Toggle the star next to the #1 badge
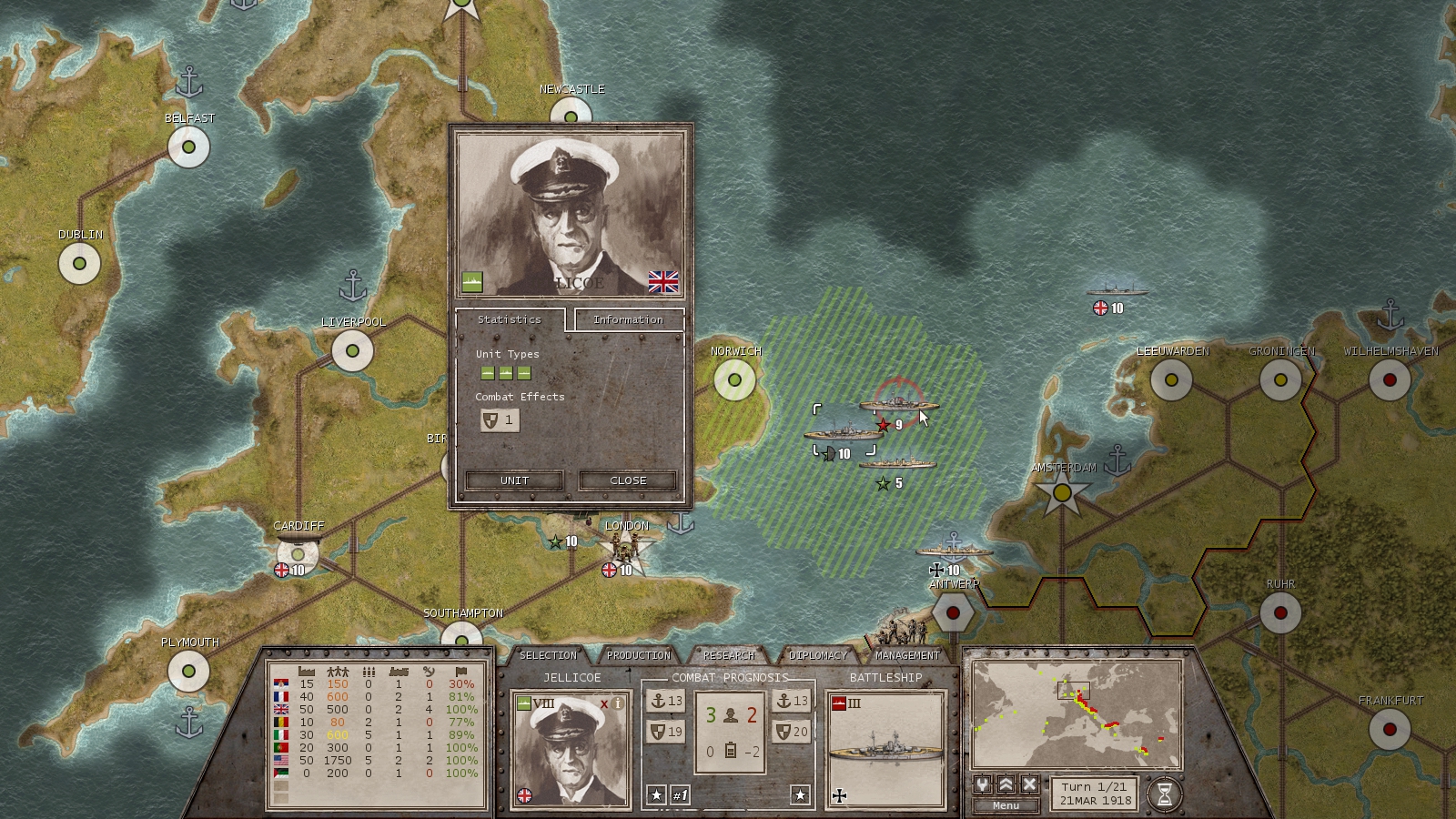Viewport: 1456px width, 819px height. pos(655,794)
